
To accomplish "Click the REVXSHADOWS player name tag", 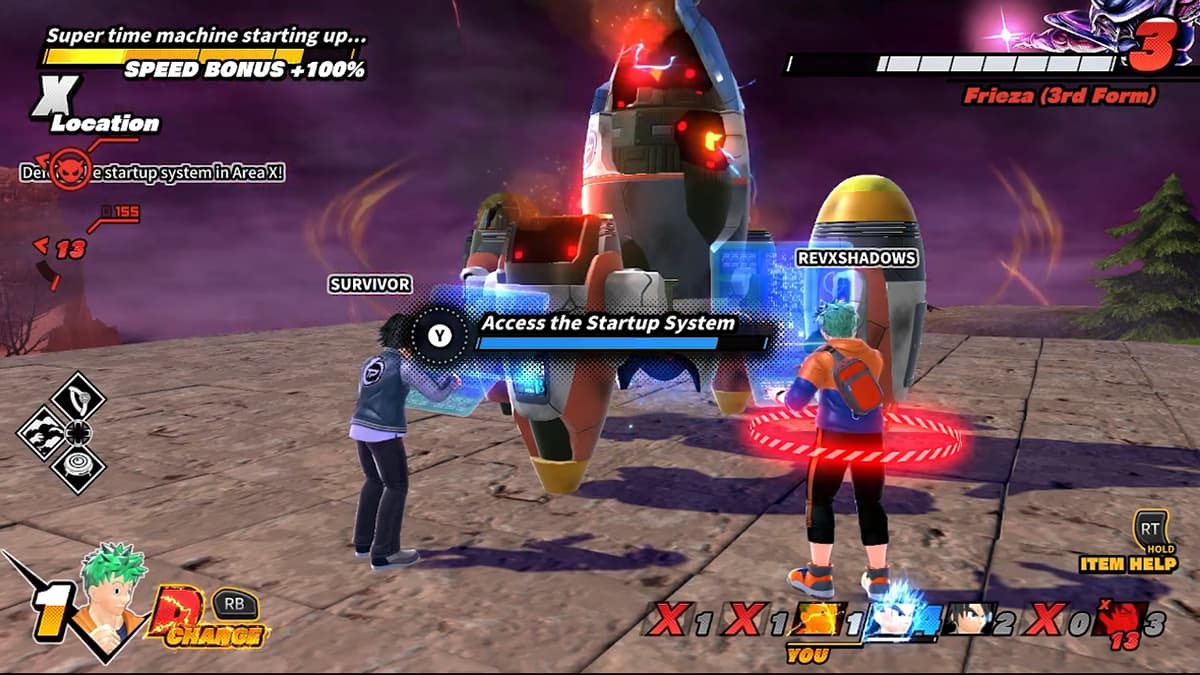I will 856,258.
